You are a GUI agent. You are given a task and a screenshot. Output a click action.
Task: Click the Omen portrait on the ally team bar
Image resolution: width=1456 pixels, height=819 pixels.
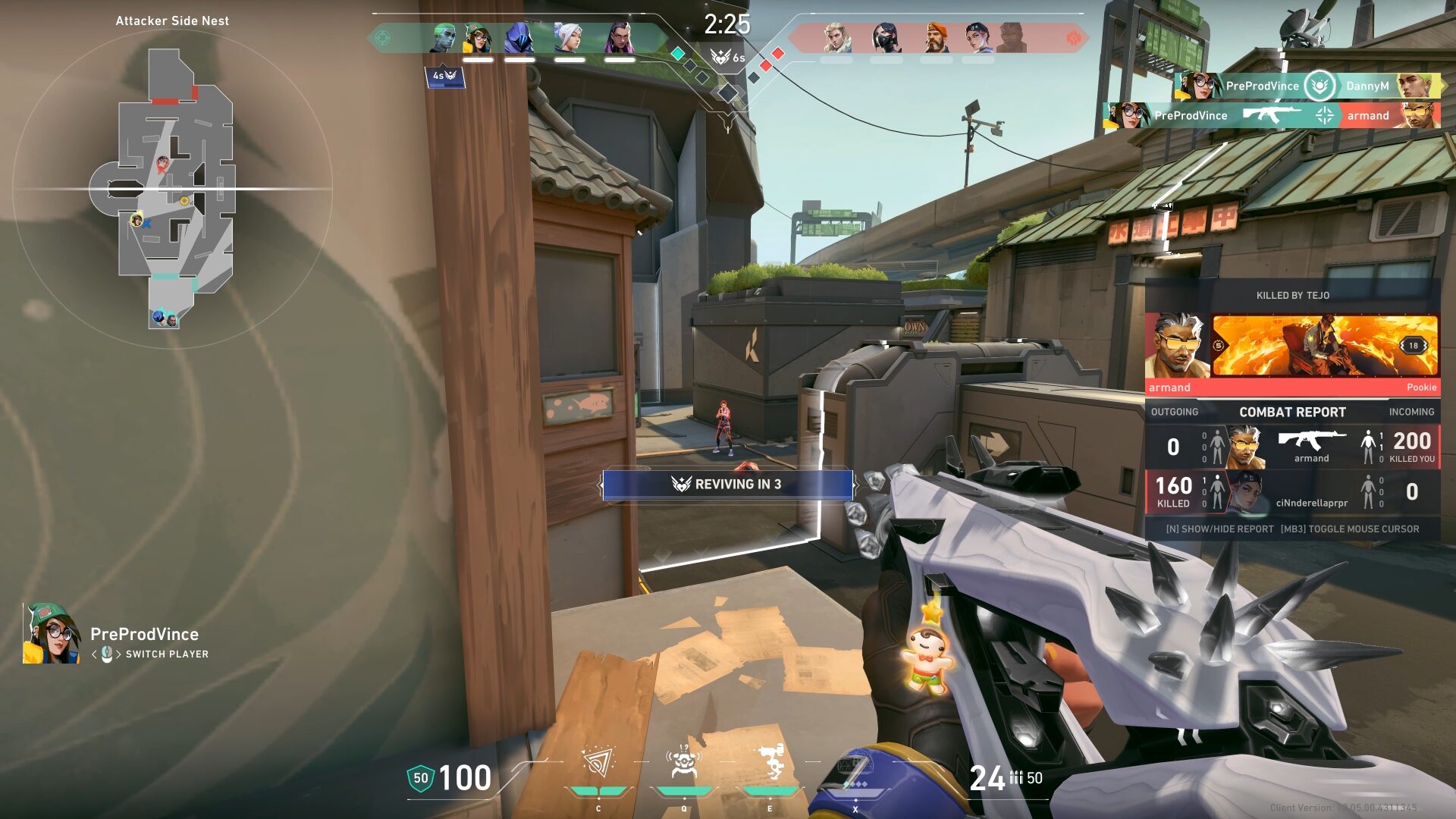click(x=521, y=36)
